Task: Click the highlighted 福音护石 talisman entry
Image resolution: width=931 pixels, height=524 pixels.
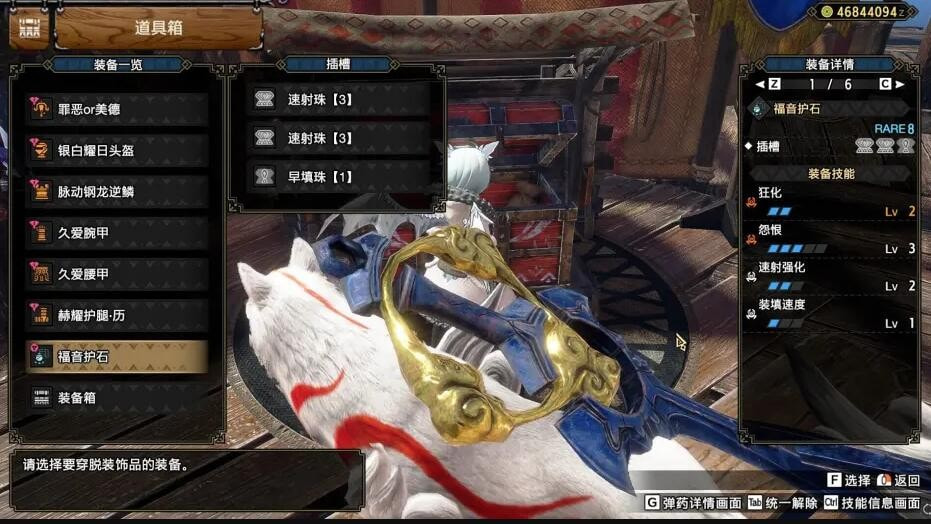Action: pyautogui.click(x=118, y=356)
